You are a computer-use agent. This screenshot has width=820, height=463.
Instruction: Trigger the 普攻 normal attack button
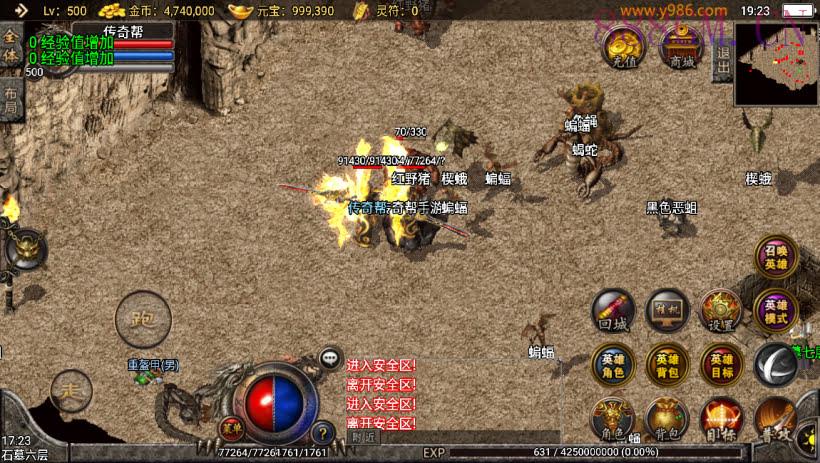(776, 419)
